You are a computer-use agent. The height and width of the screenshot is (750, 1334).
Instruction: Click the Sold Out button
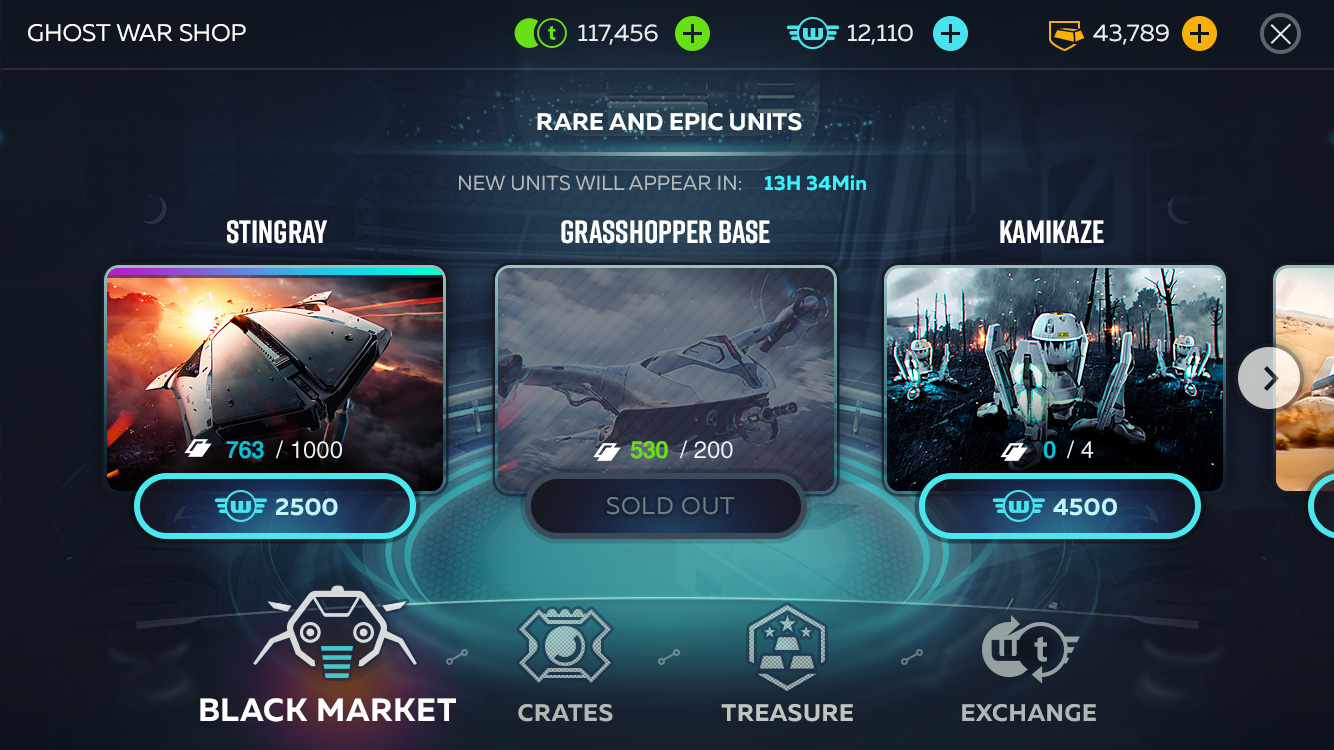point(667,507)
